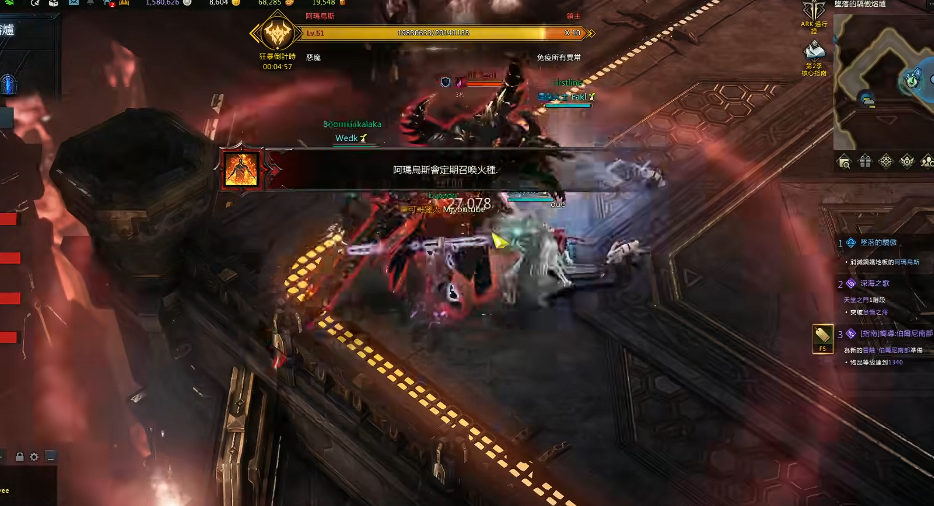Click the gear settings icon bottom-left
Screen dimensions: 934x506
(34, 457)
